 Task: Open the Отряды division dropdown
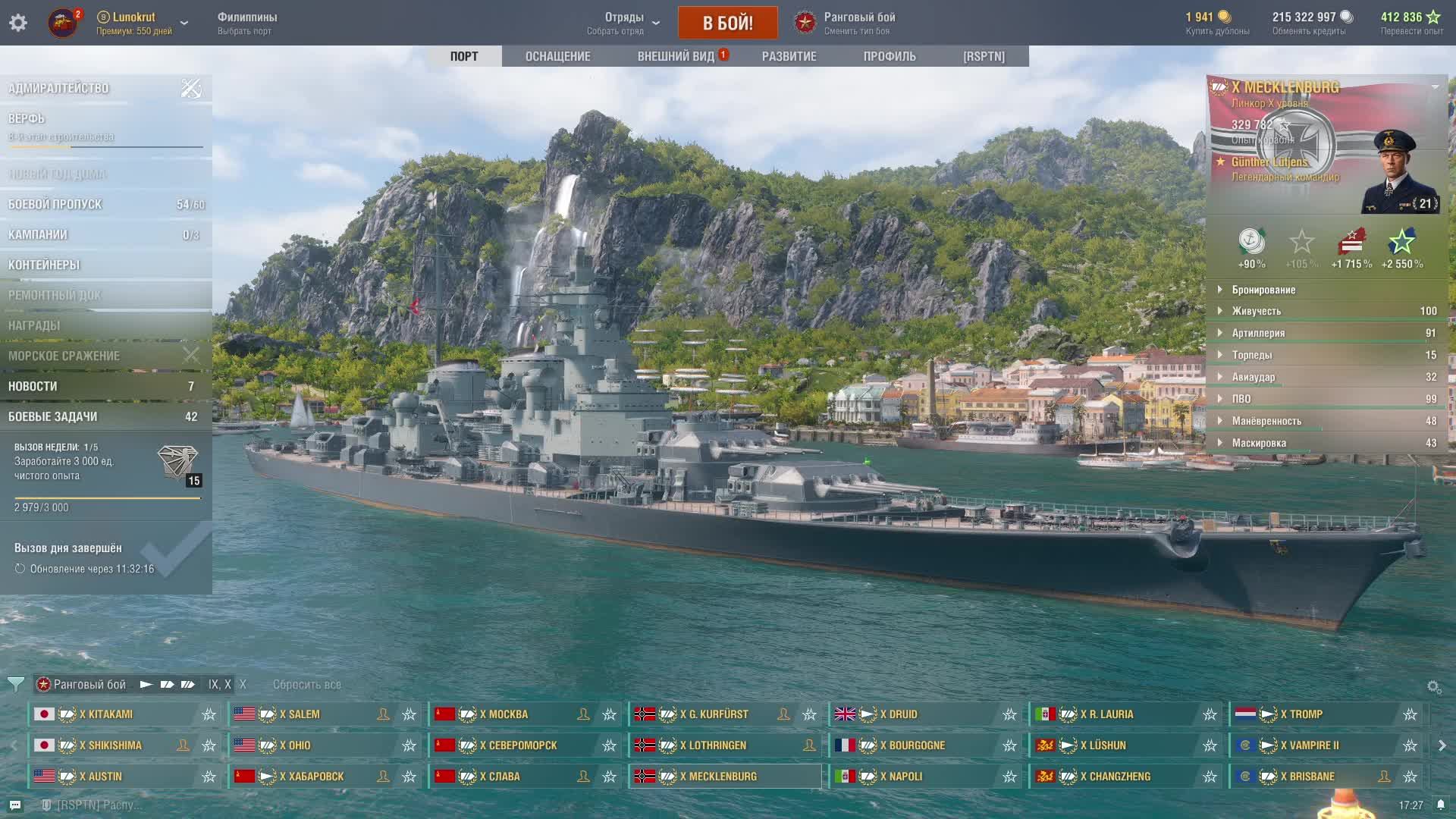pos(625,23)
